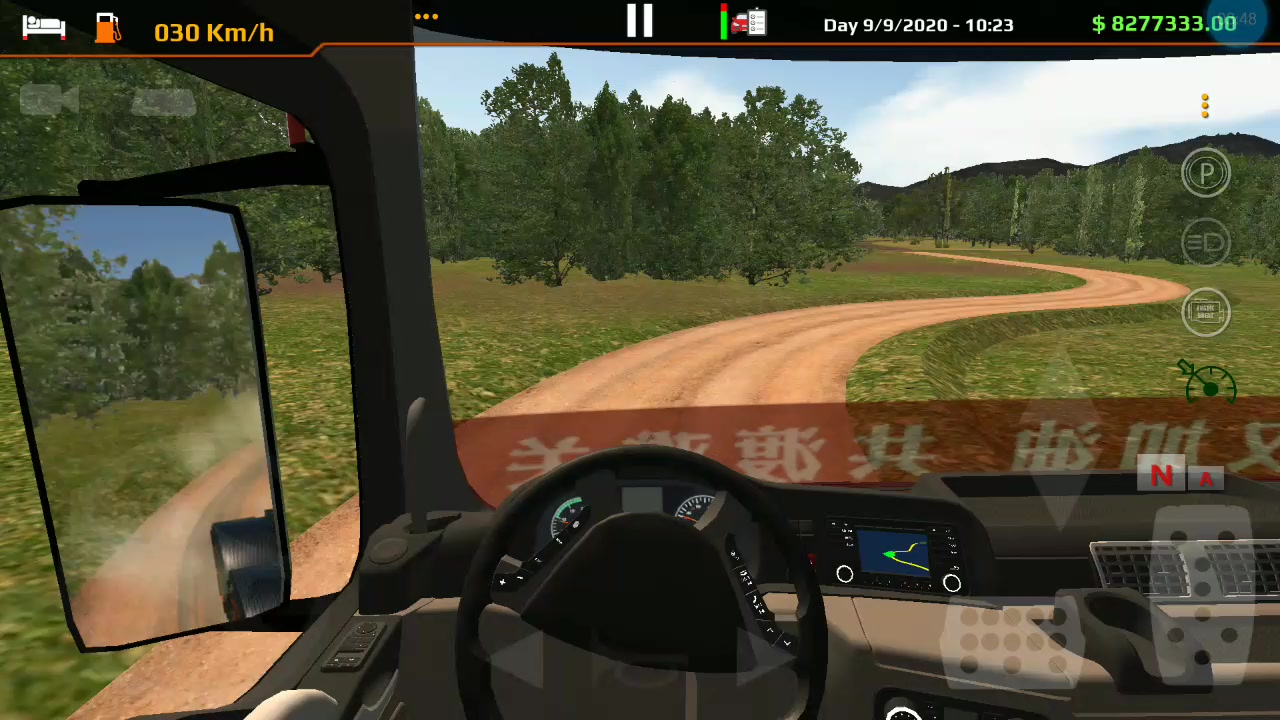Viewport: 1280px width, 720px height.
Task: Select the headlights icon
Action: point(1205,242)
